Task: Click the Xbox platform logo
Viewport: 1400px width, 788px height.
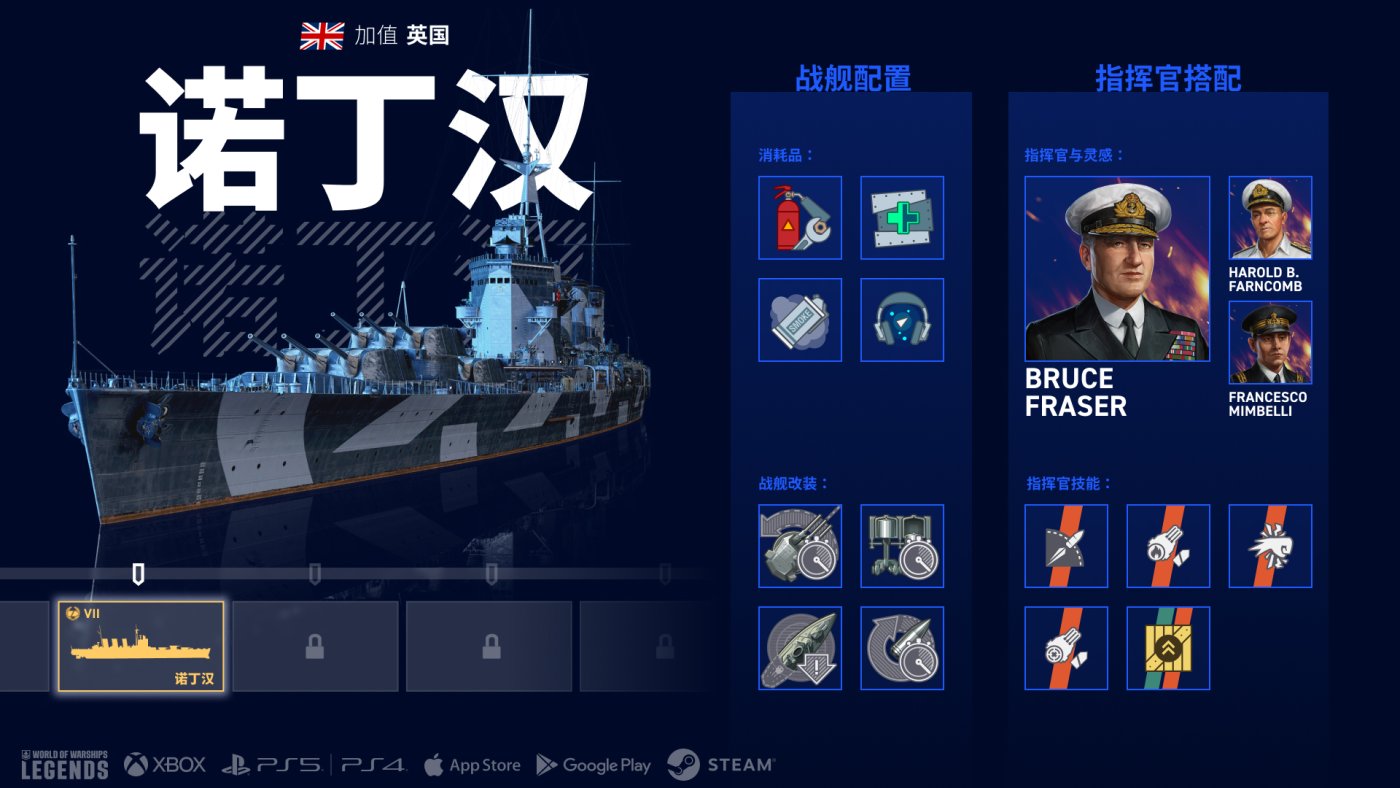Action: click(x=165, y=765)
